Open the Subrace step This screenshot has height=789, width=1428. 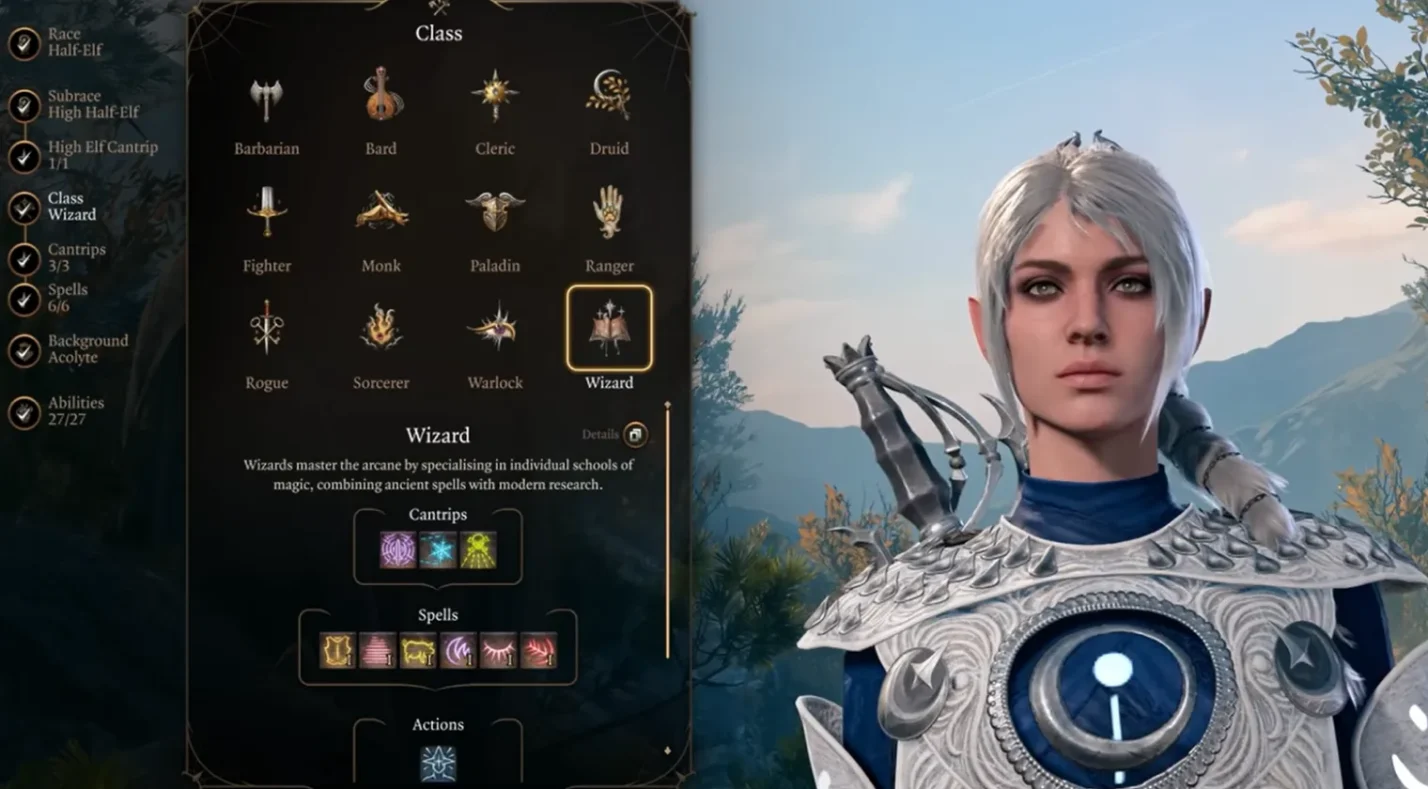[x=25, y=105]
